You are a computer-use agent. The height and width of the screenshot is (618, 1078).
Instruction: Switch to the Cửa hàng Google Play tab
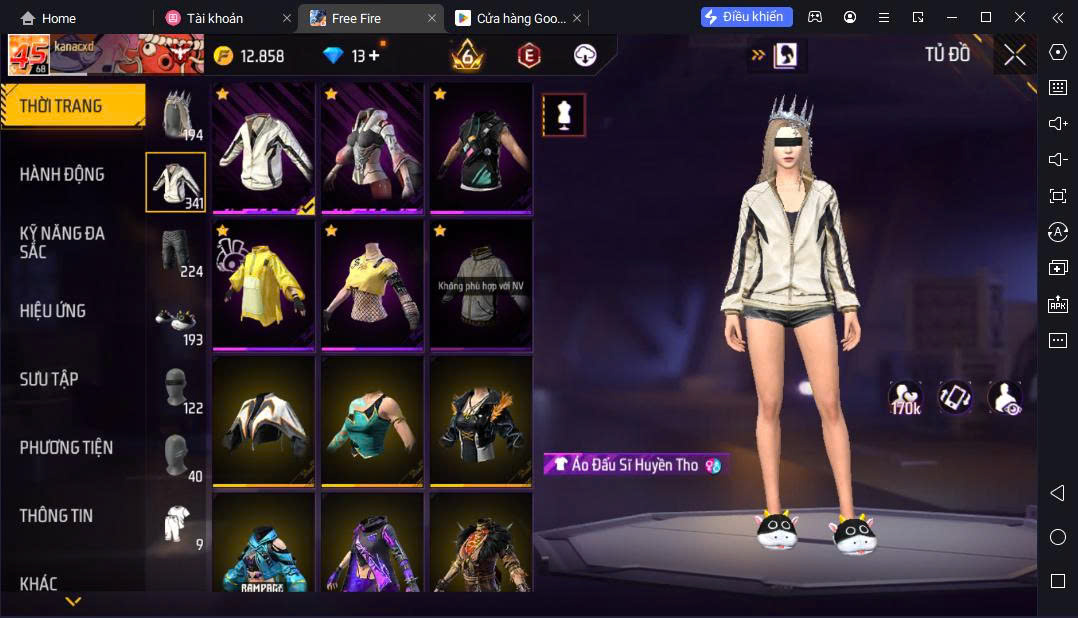[510, 18]
